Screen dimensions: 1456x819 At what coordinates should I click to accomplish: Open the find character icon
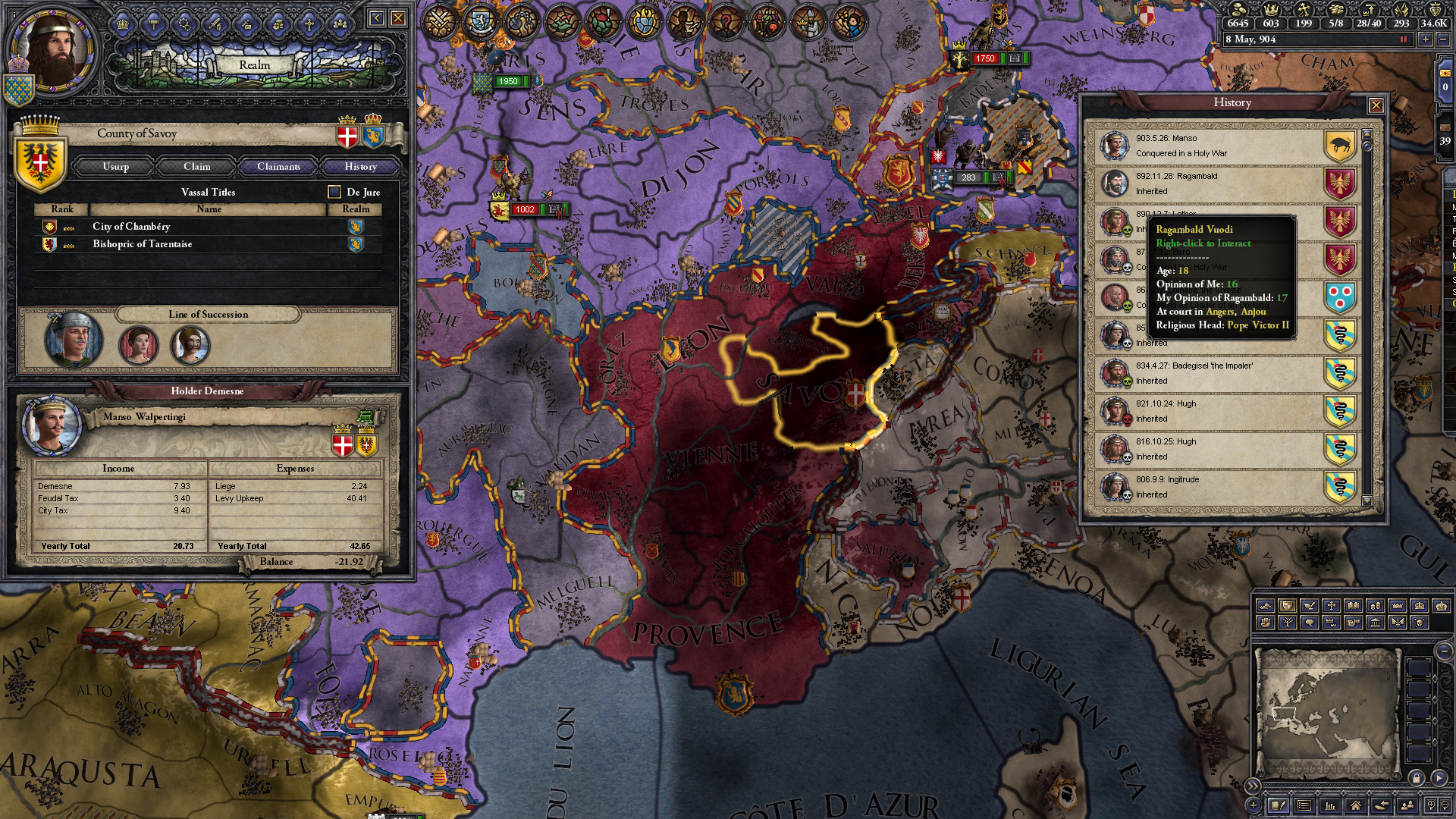tap(1406, 805)
